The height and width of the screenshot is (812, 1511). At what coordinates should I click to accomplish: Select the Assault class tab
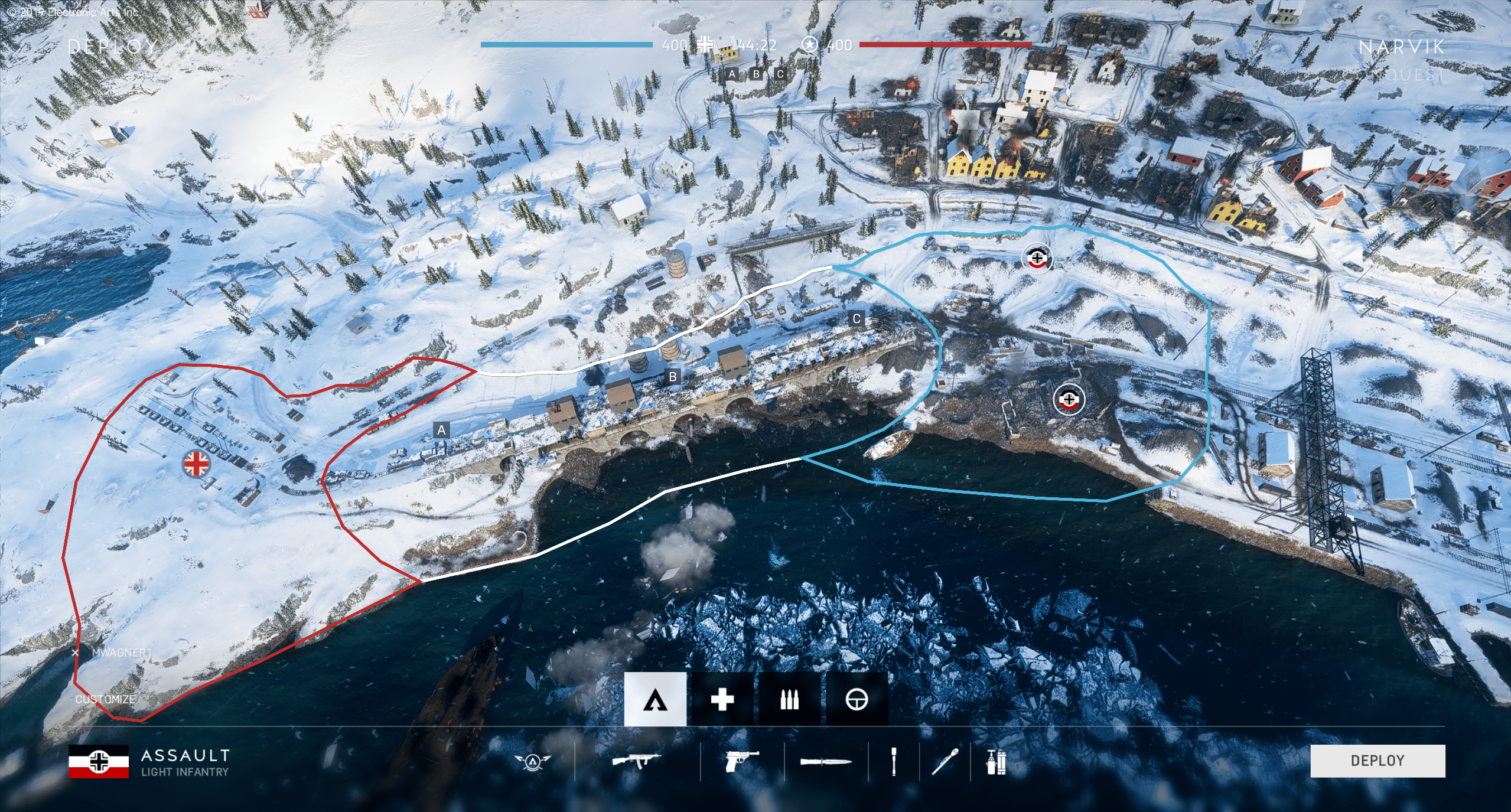tap(655, 700)
